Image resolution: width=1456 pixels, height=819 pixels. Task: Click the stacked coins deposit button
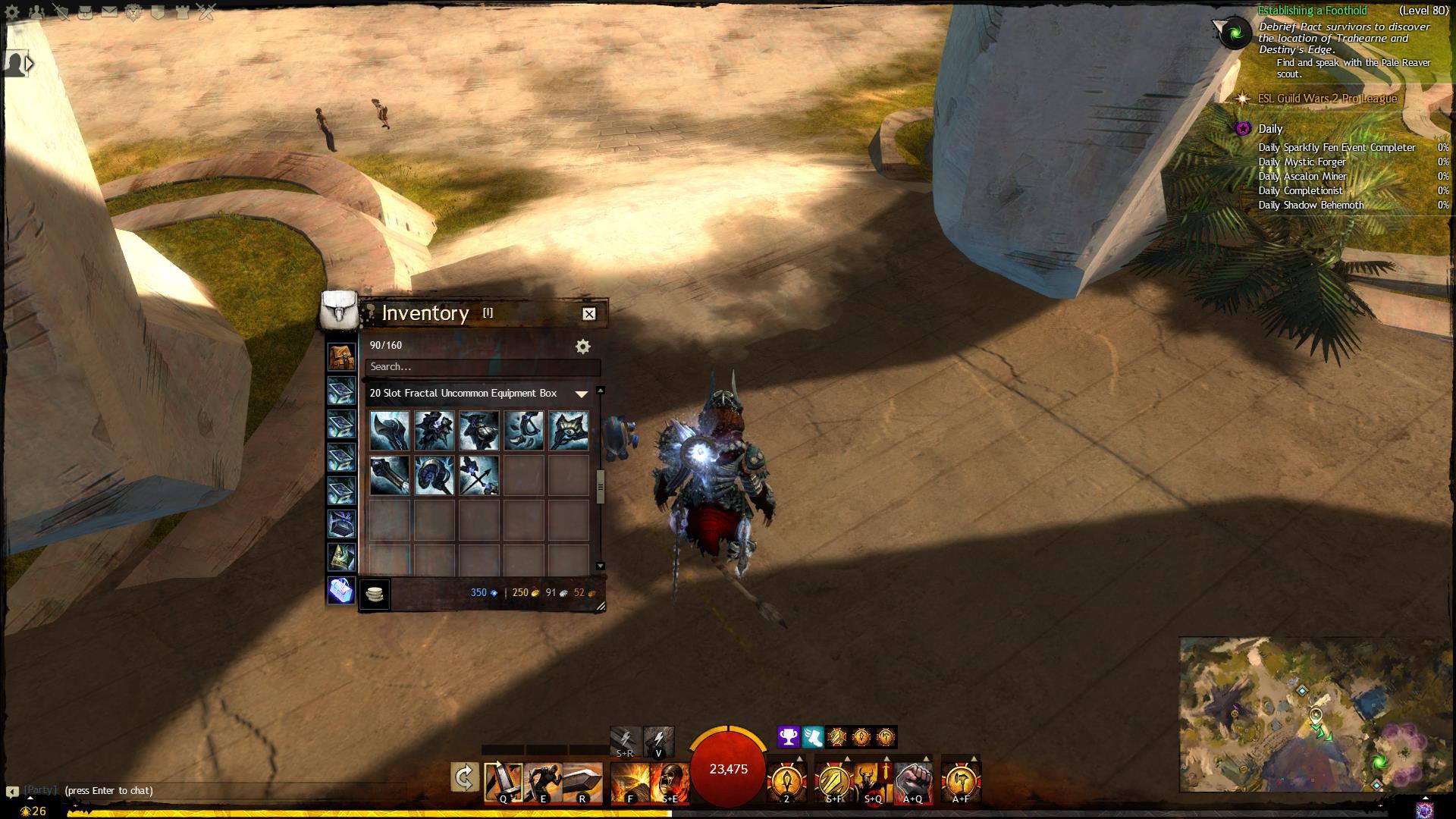[374, 594]
